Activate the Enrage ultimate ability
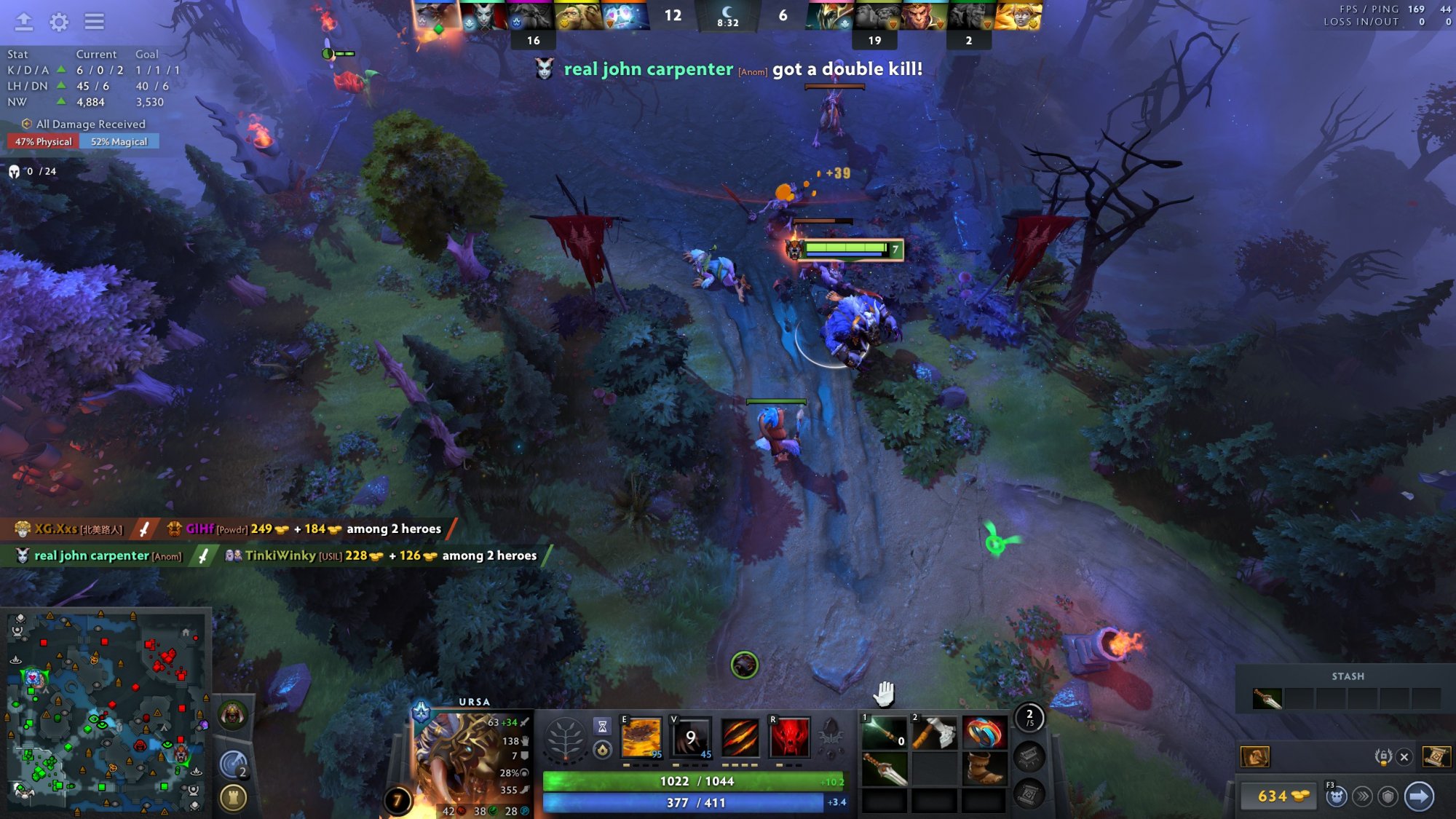 (x=789, y=737)
